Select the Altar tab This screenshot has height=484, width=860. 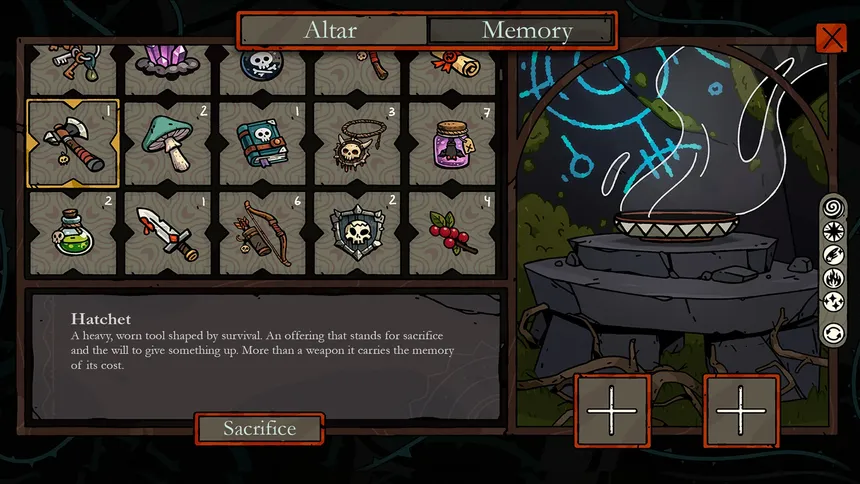click(331, 30)
